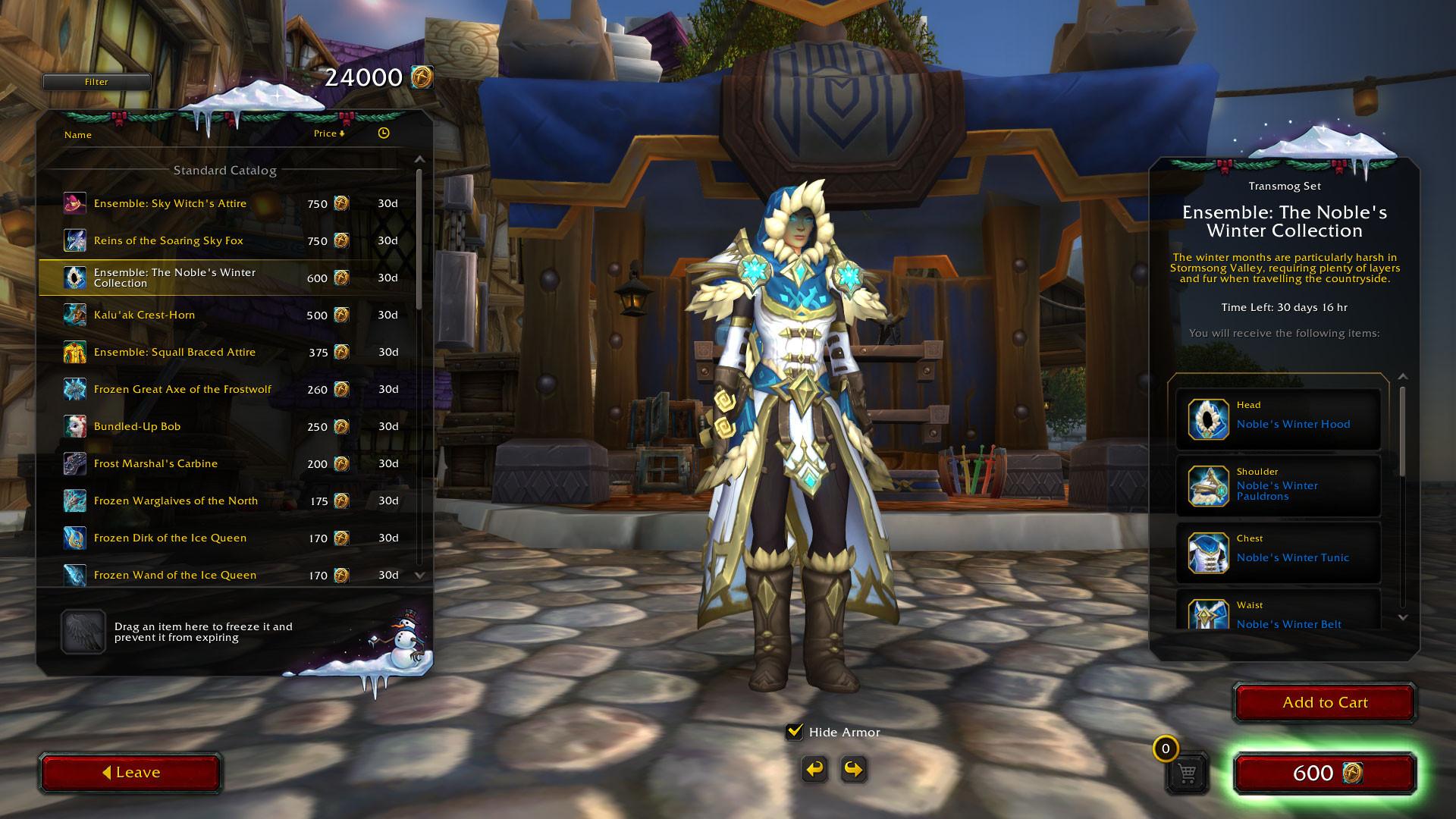1456x819 pixels.
Task: Select Frost Marshal's Carbine row
Action: click(x=155, y=463)
